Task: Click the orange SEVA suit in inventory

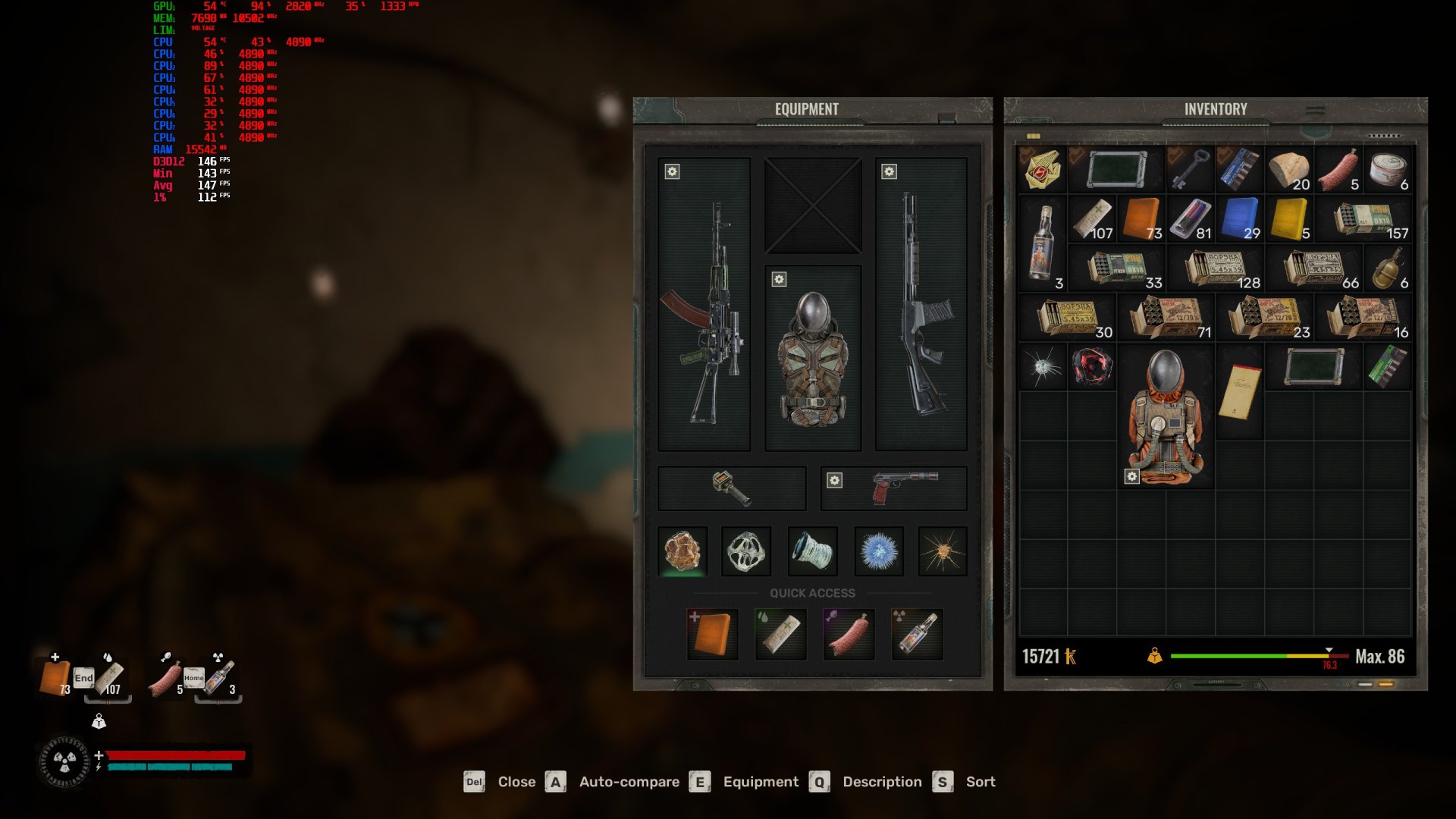Action: click(x=1166, y=416)
